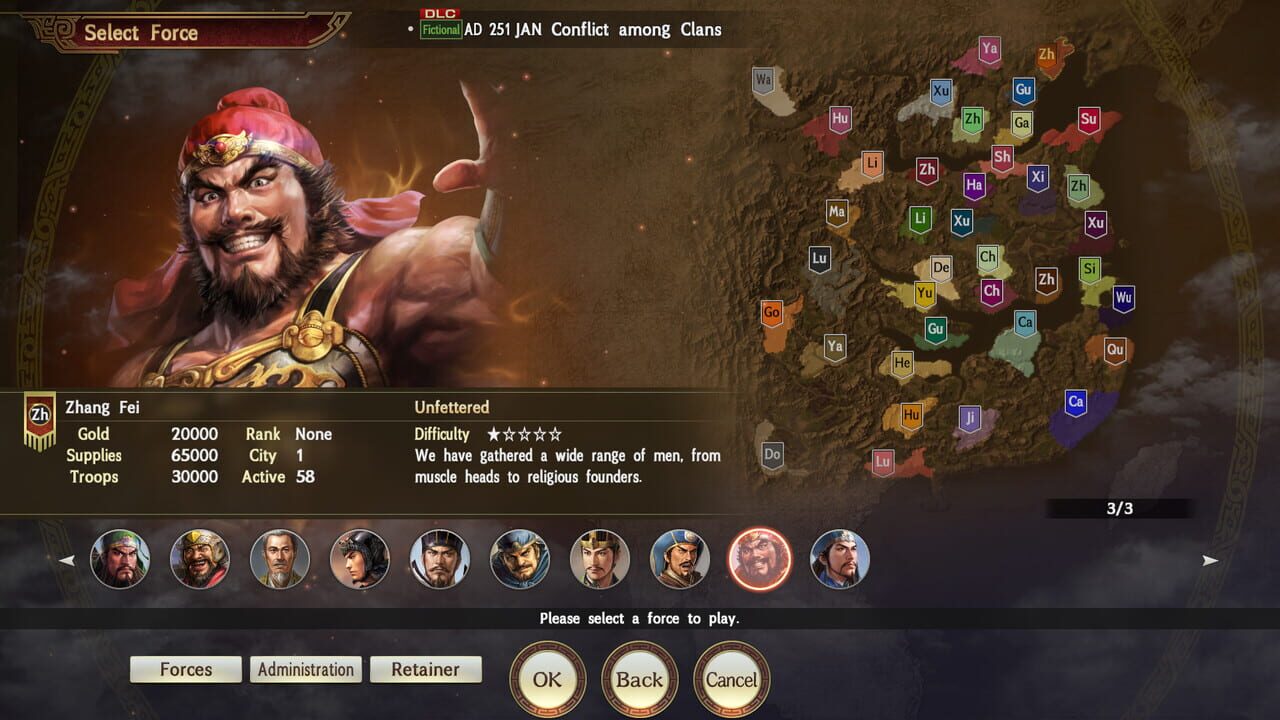View the Retainer tab

(x=425, y=669)
